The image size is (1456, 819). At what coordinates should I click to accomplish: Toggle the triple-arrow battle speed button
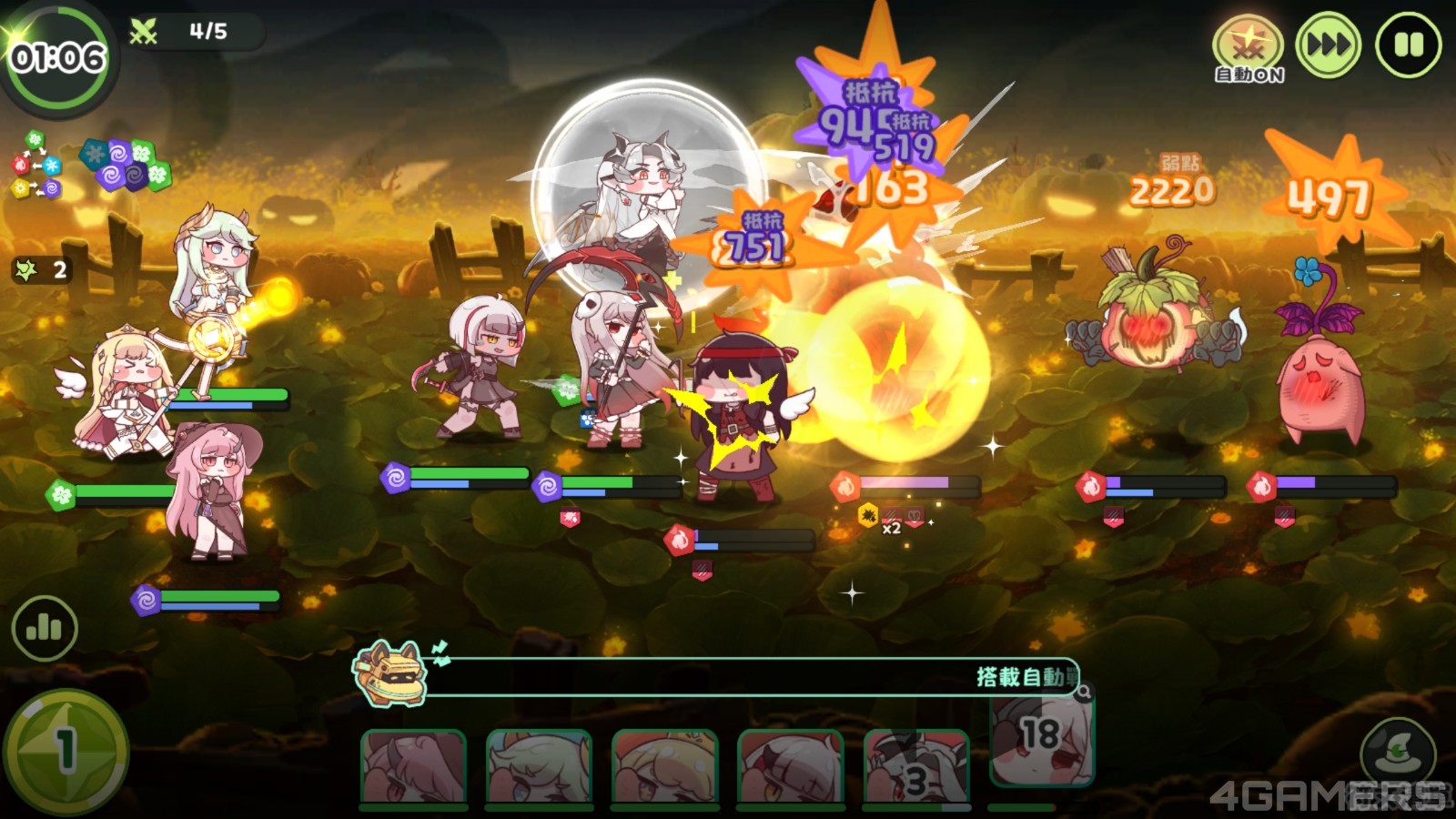pos(1328,45)
